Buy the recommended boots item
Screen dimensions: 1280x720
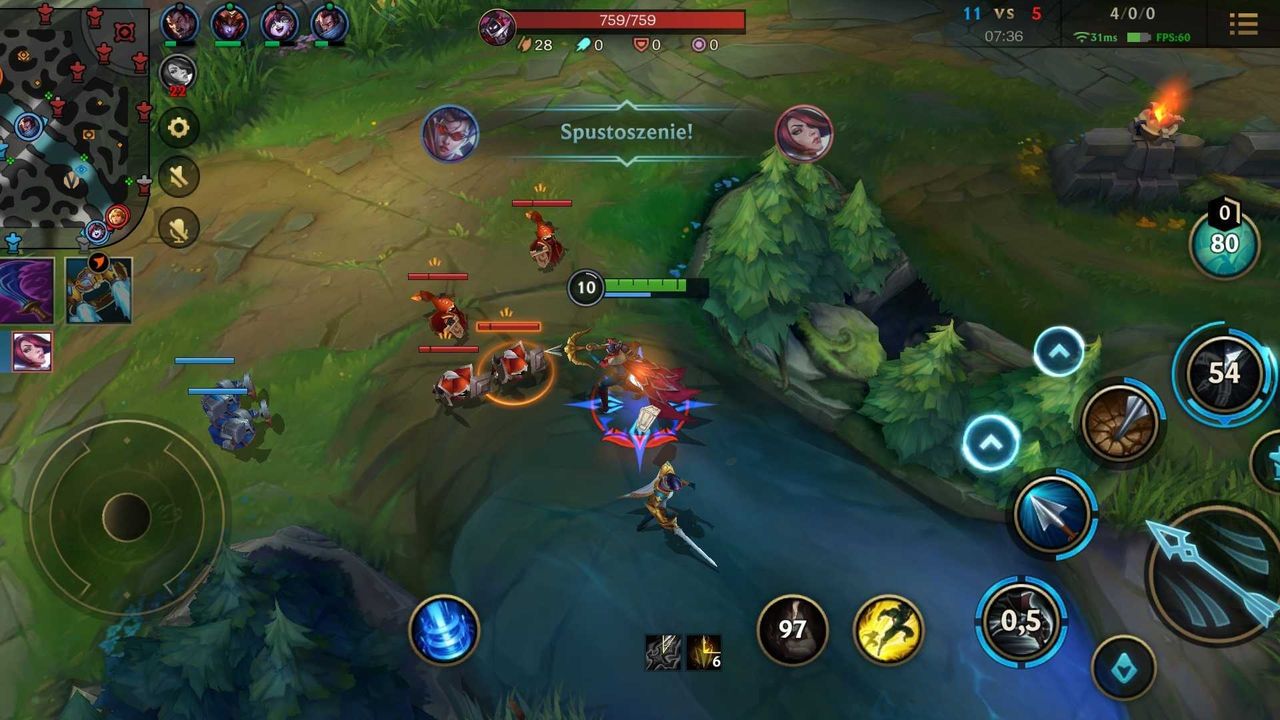pos(99,290)
